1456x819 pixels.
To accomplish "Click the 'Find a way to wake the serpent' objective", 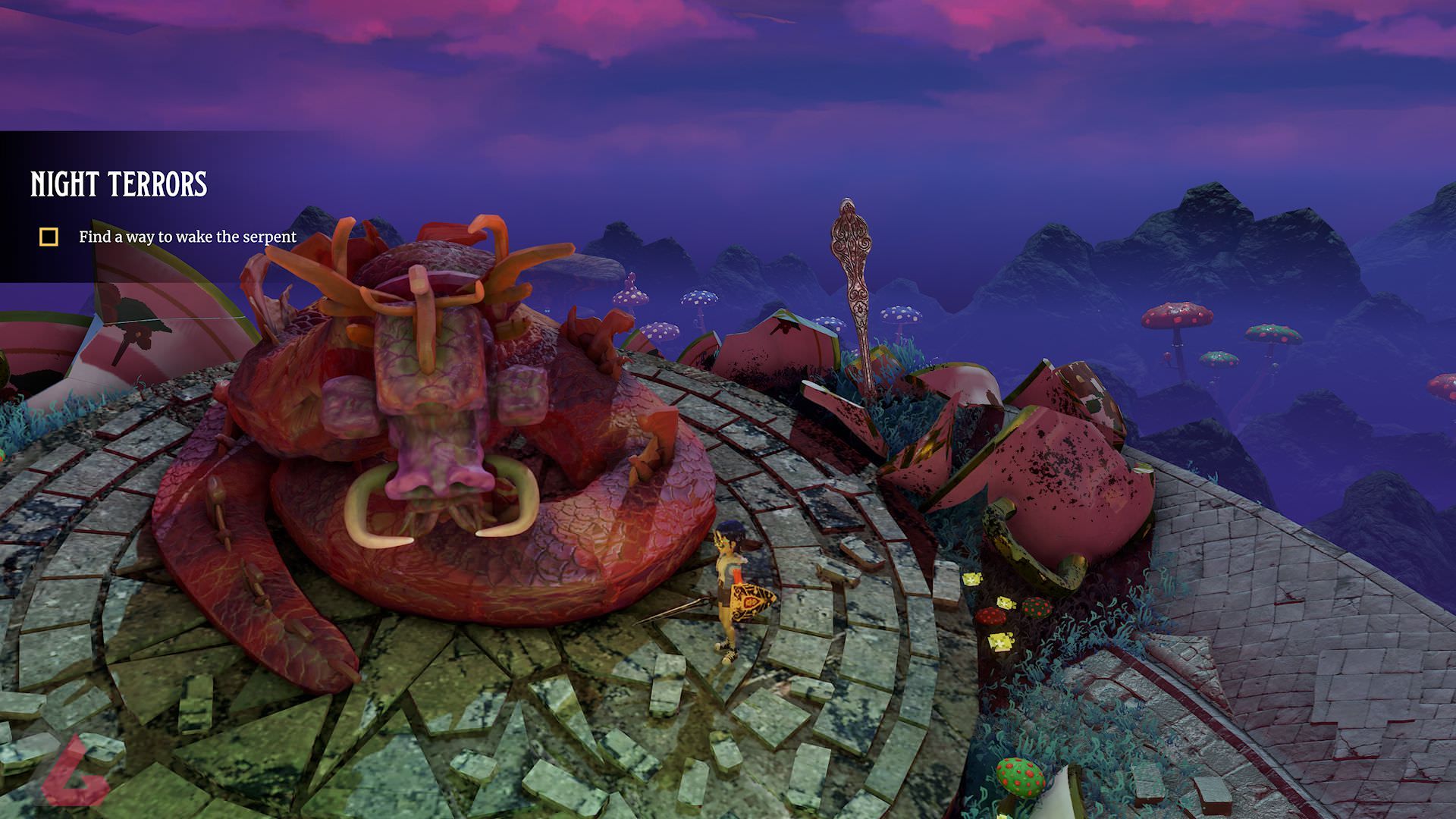I will click(187, 237).
